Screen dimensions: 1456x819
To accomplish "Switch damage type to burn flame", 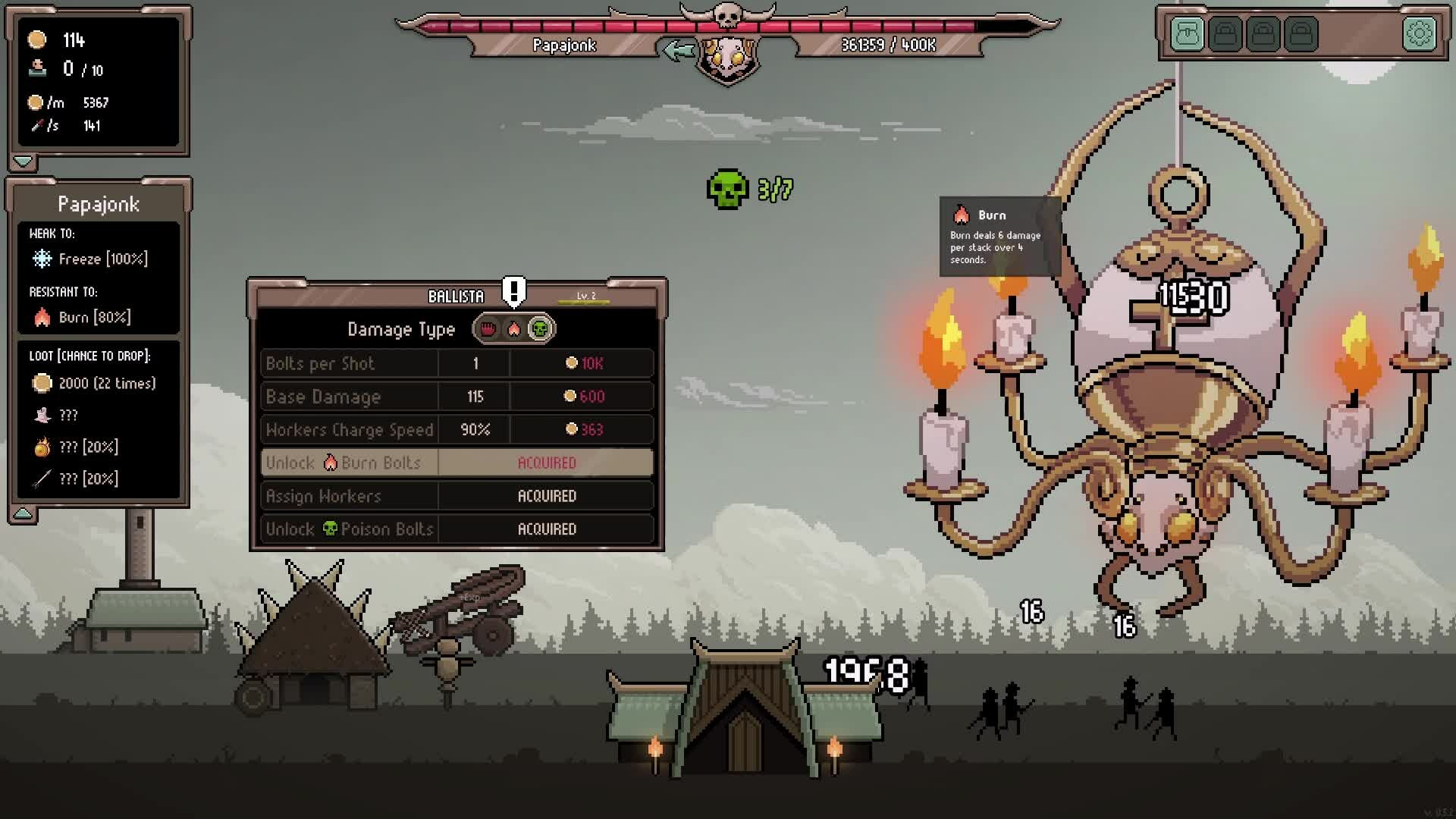I will pyautogui.click(x=513, y=329).
